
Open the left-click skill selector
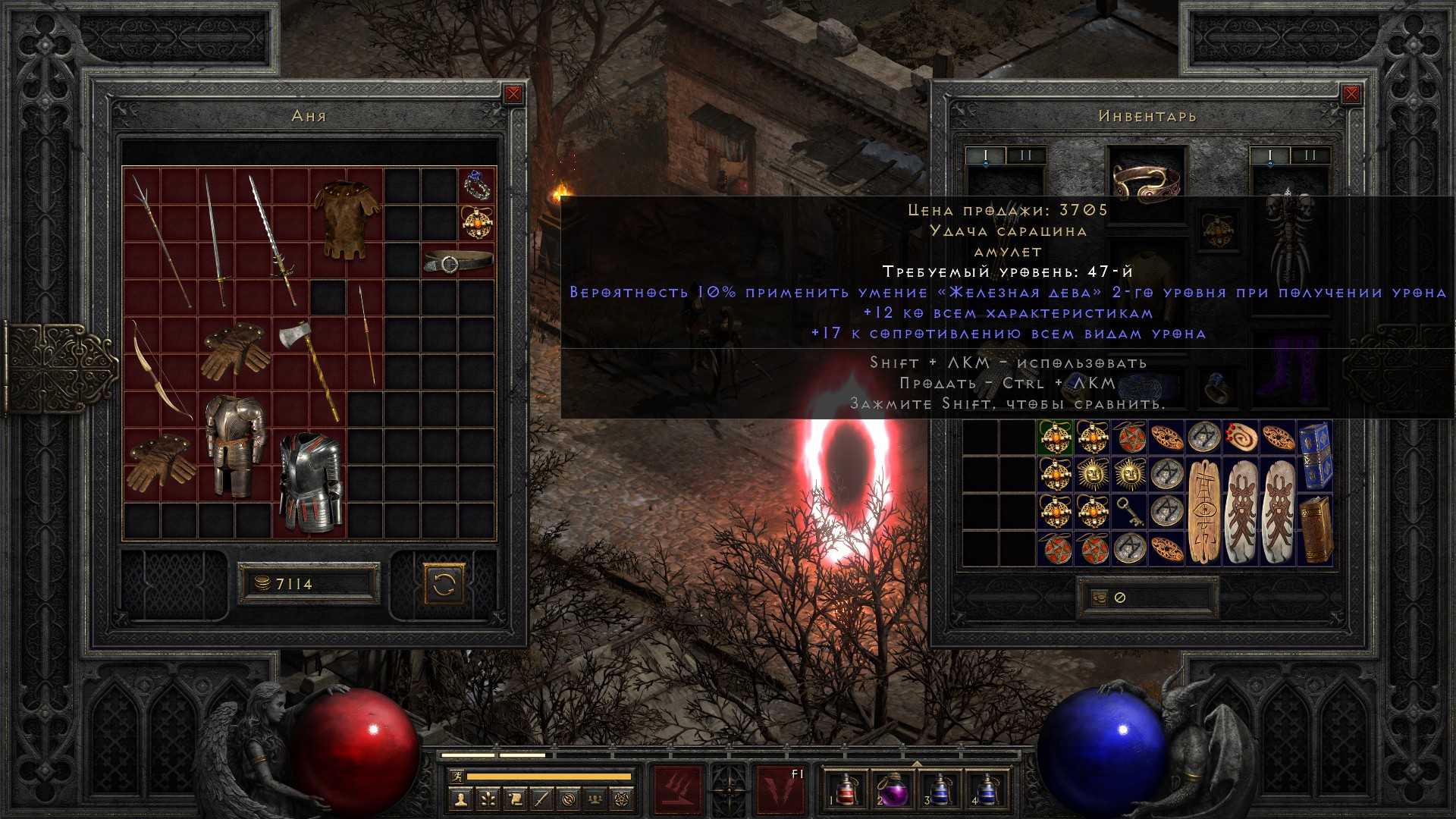(x=677, y=787)
